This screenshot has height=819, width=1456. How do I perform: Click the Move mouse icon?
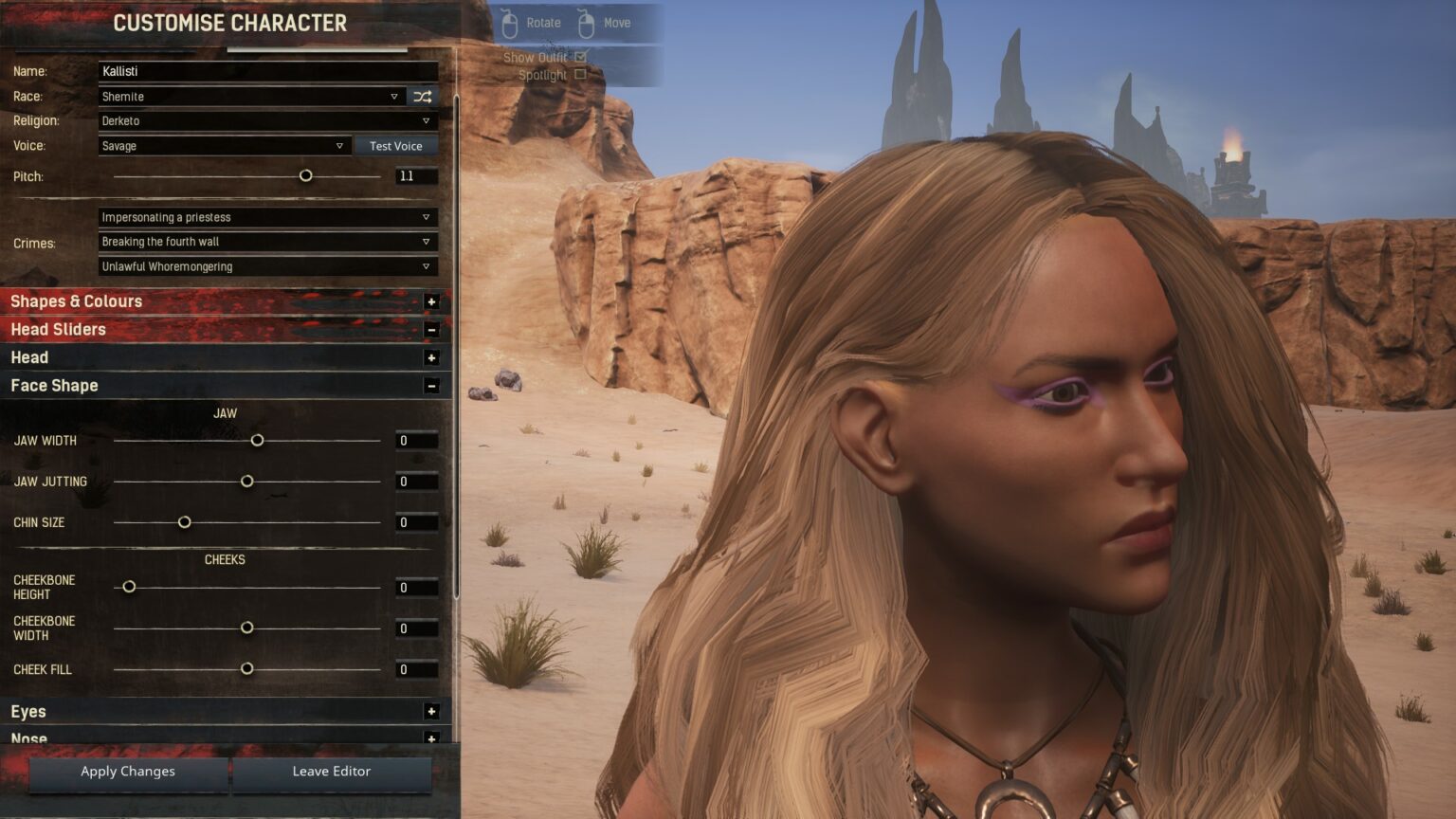coord(585,22)
